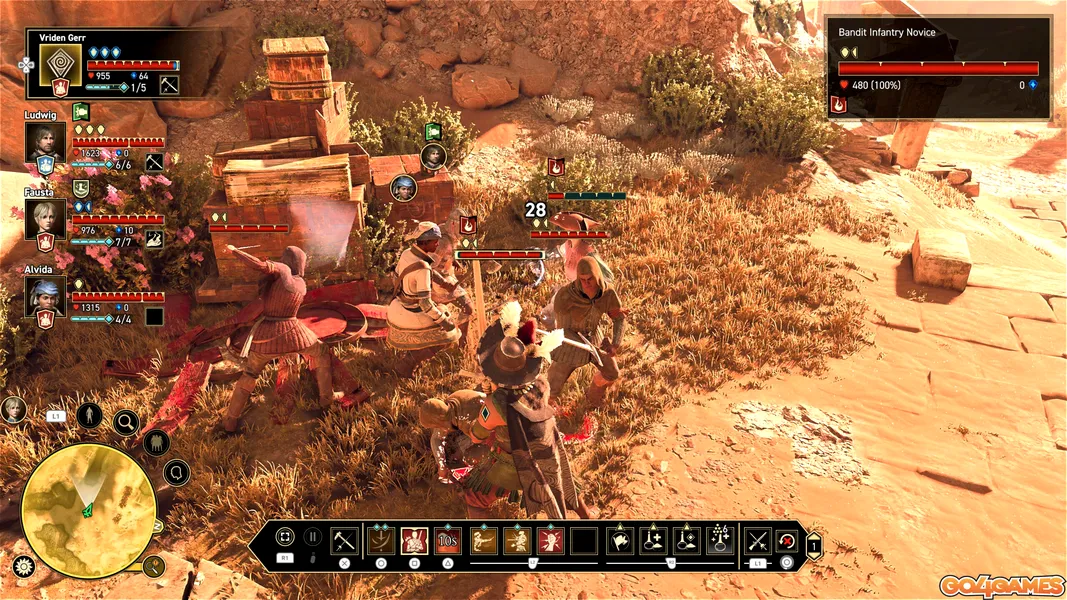Click the map marker search icon

(x=153, y=567)
